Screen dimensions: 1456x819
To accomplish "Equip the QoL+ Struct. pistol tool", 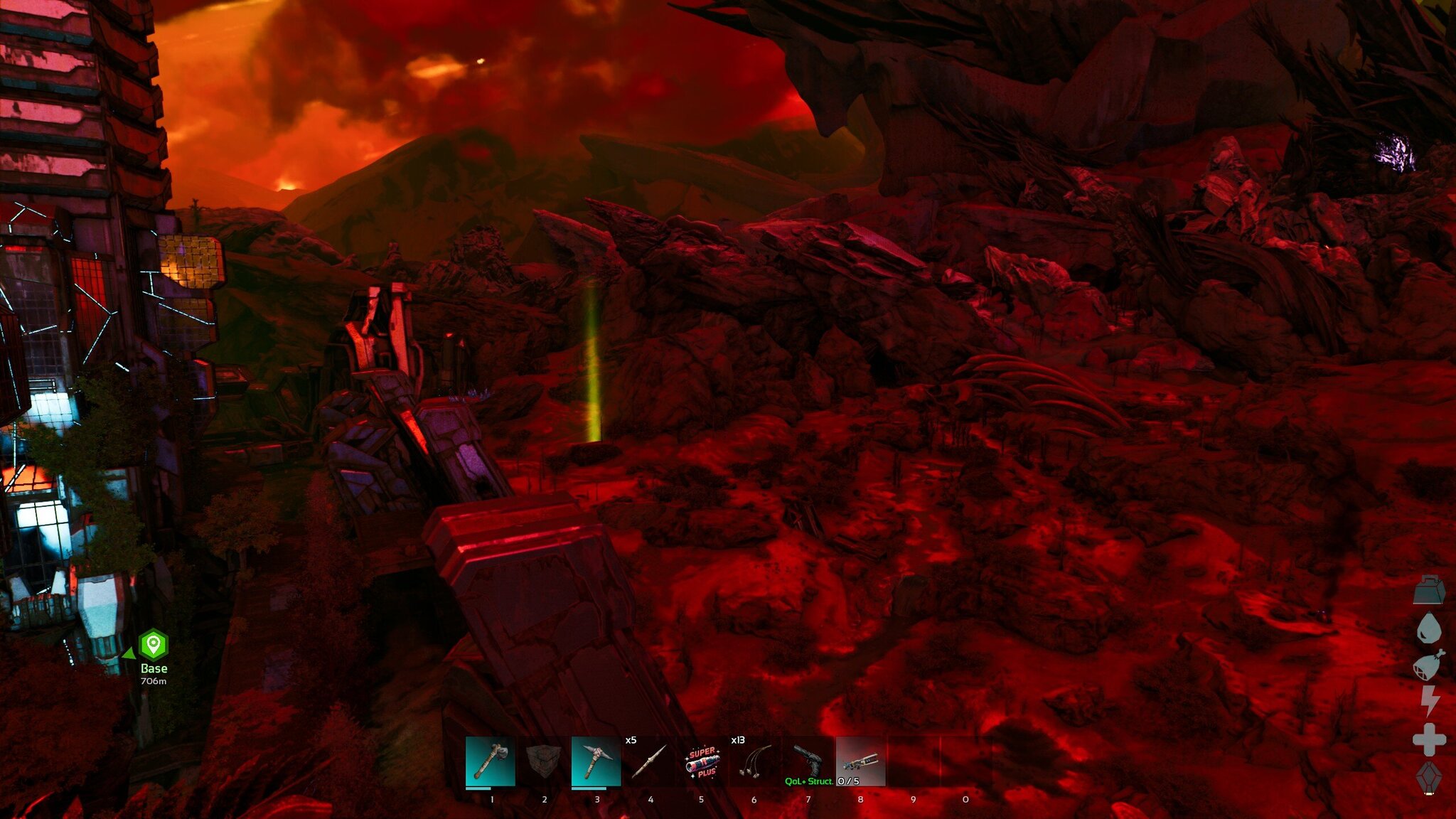I will coord(808,761).
